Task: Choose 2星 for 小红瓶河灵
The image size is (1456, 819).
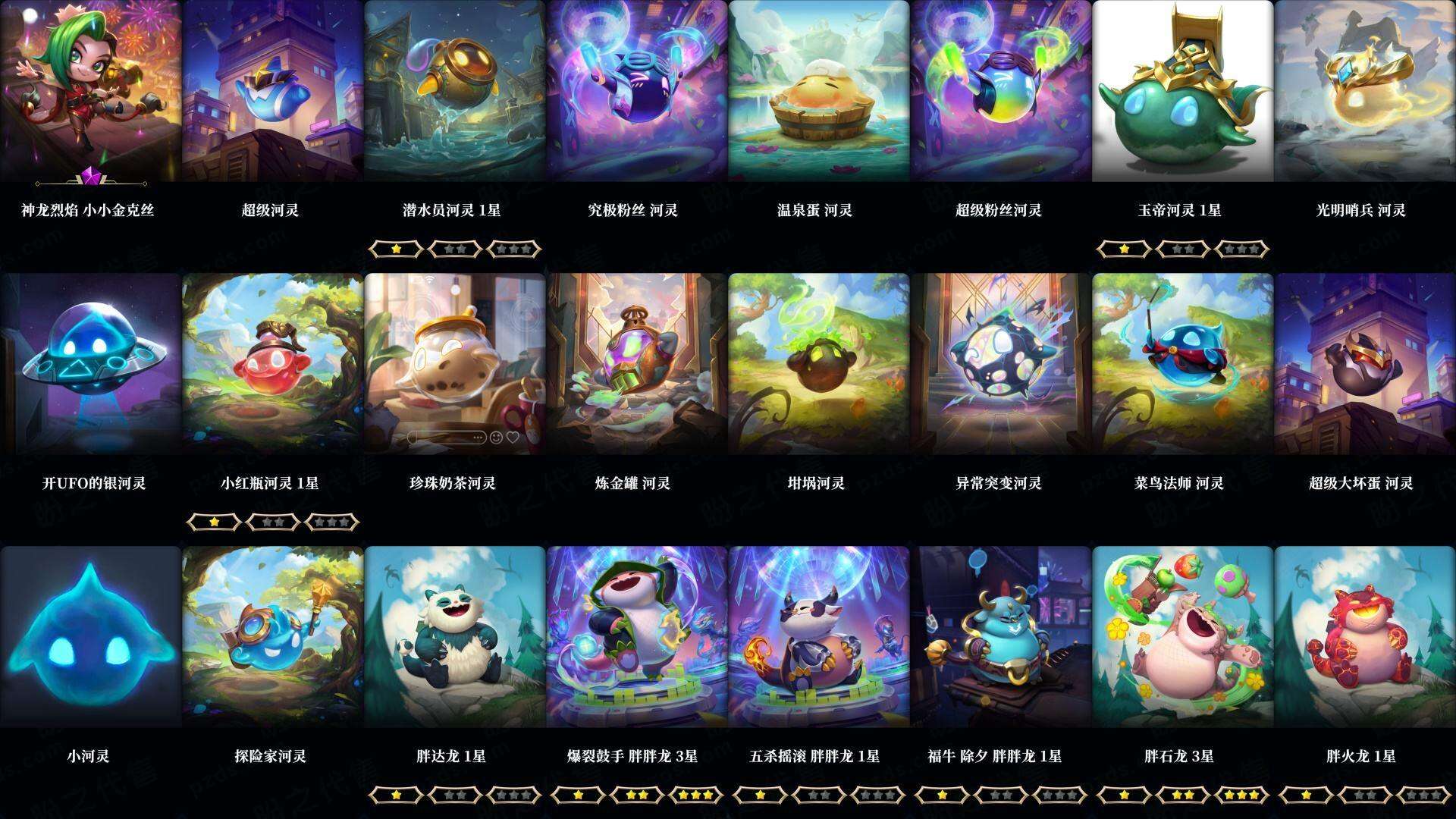Action: [271, 522]
